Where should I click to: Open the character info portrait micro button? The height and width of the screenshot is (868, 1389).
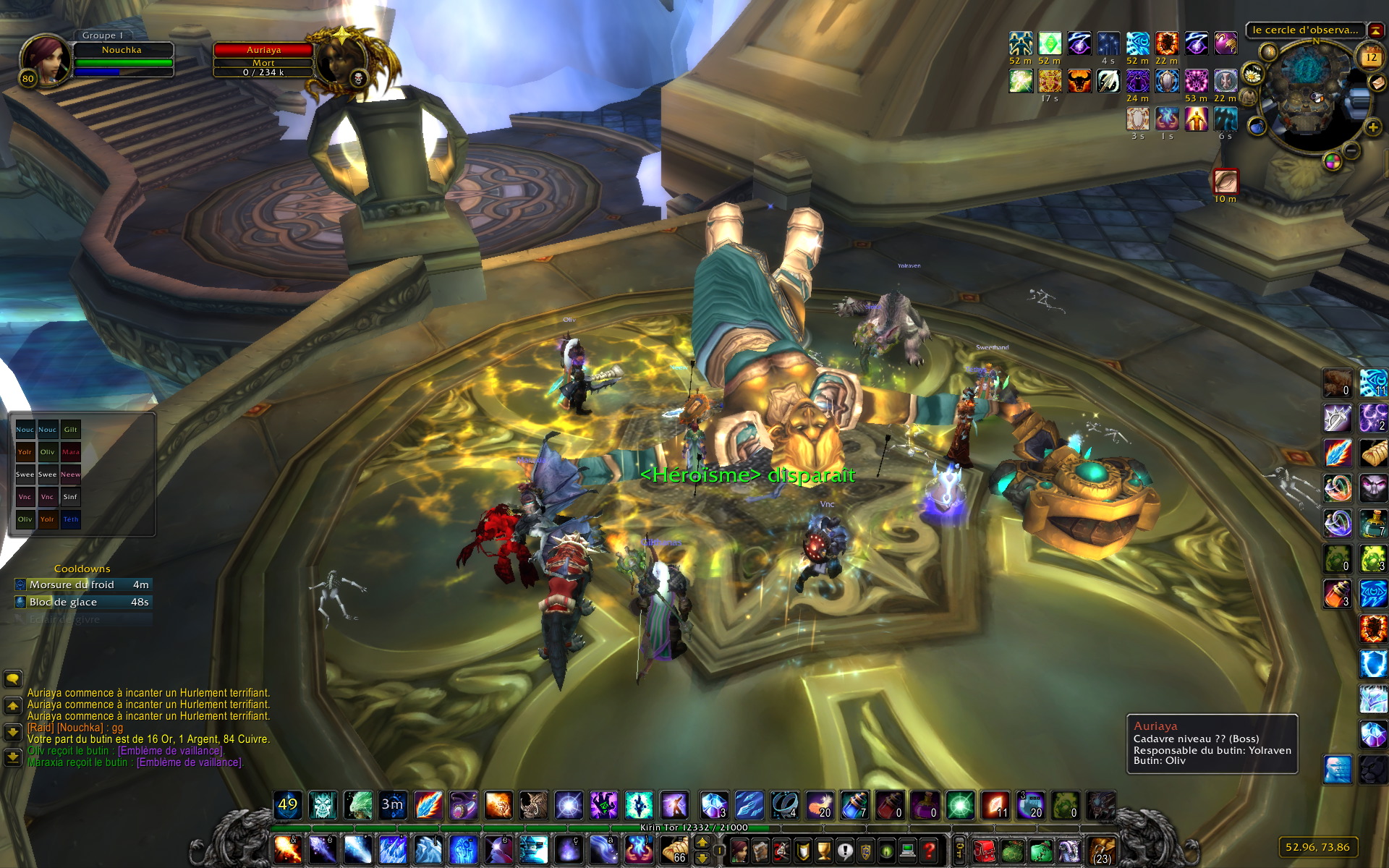point(738,850)
